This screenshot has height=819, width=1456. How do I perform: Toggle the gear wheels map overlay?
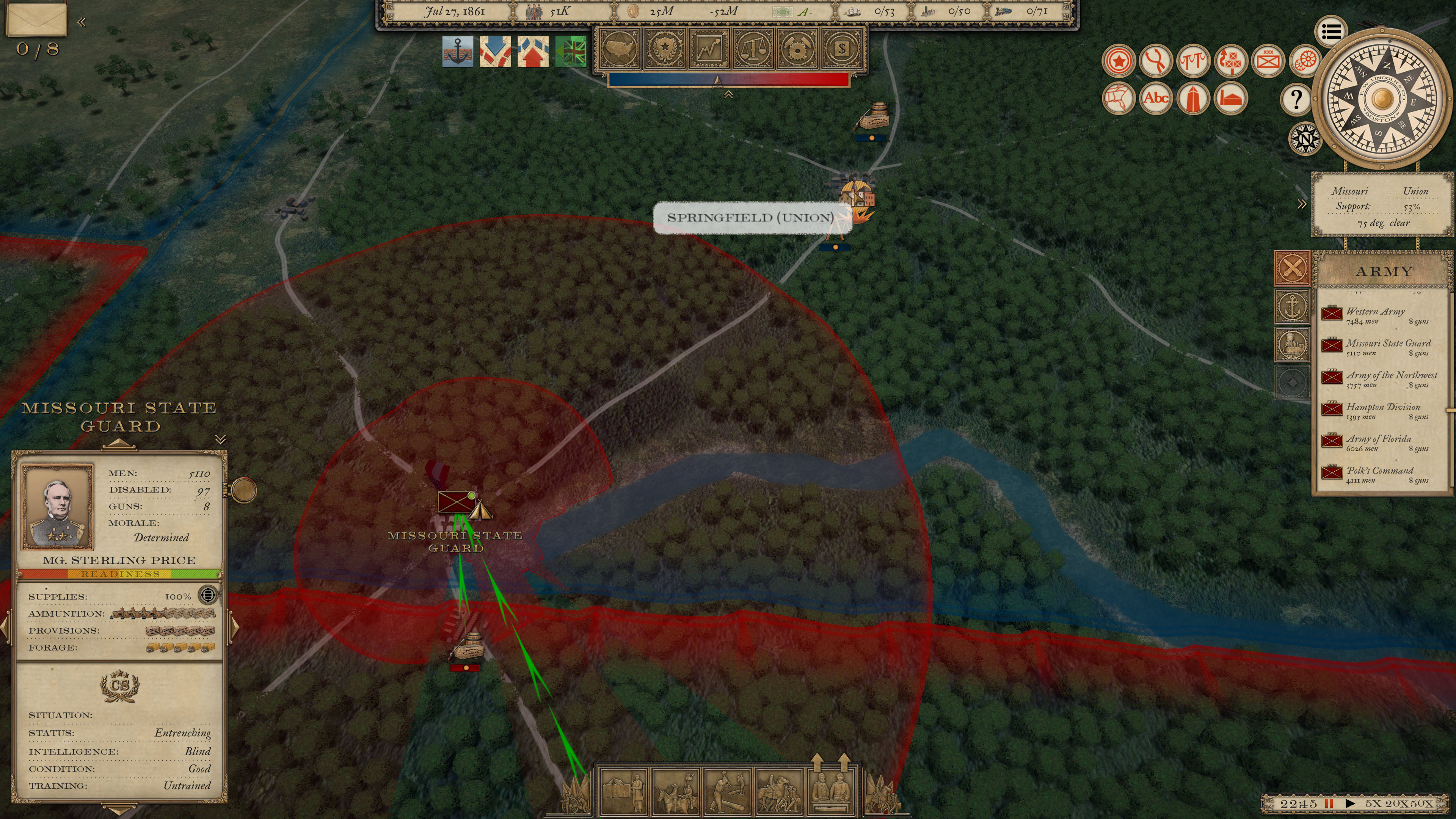pyautogui.click(x=1305, y=61)
